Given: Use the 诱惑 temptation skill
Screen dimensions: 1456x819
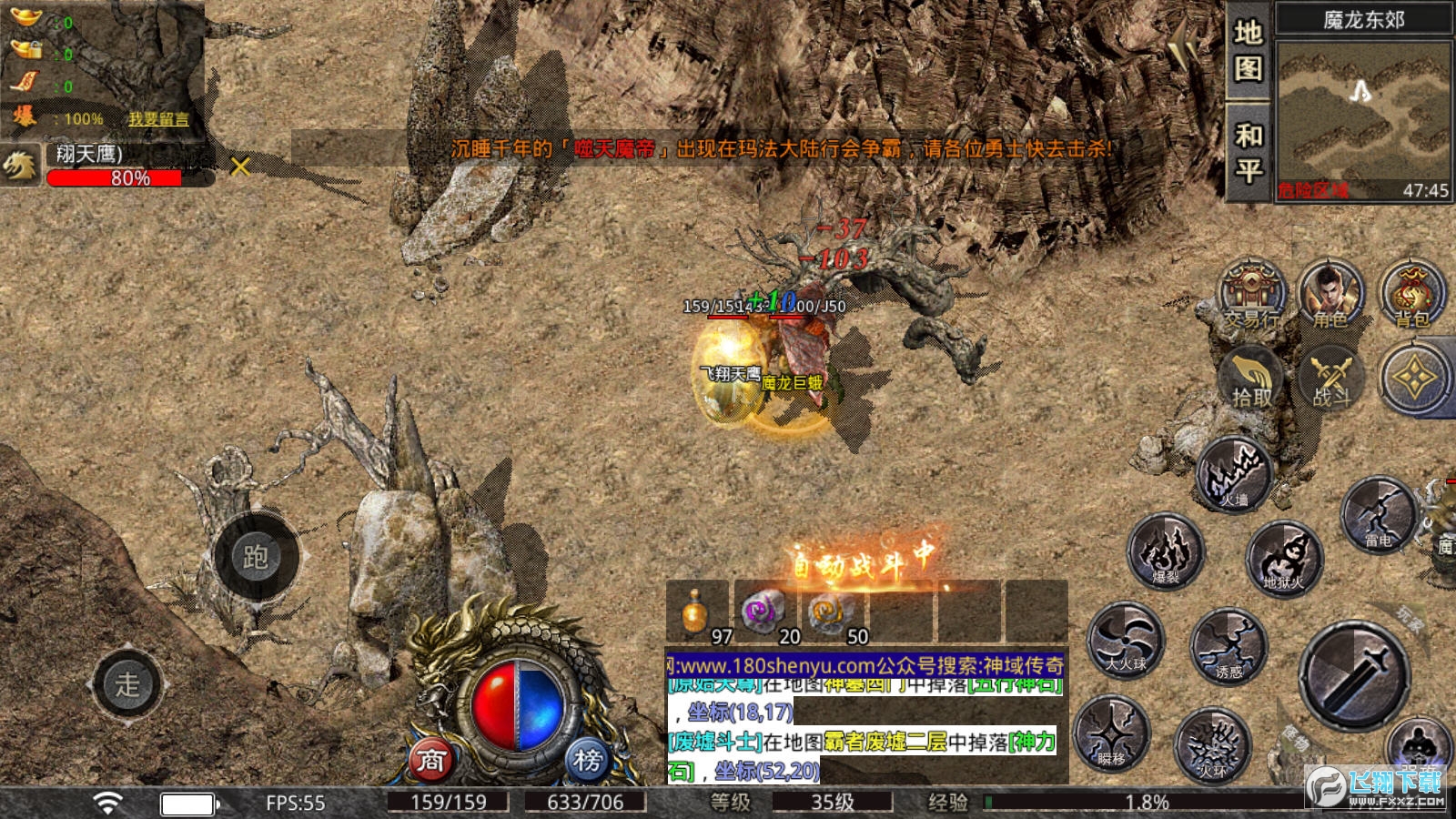Looking at the screenshot, I should pos(1228,647).
